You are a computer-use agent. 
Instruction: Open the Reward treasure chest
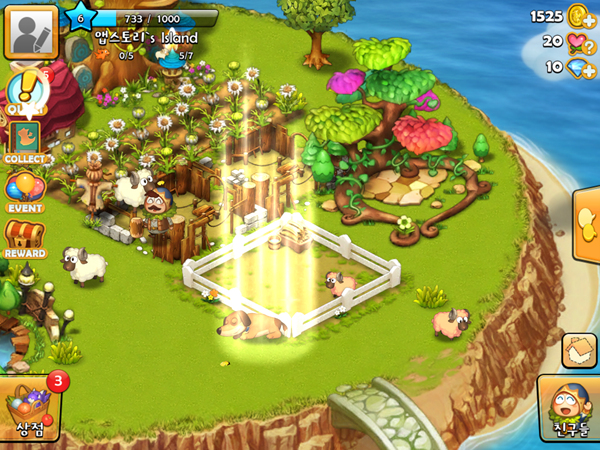pos(24,240)
